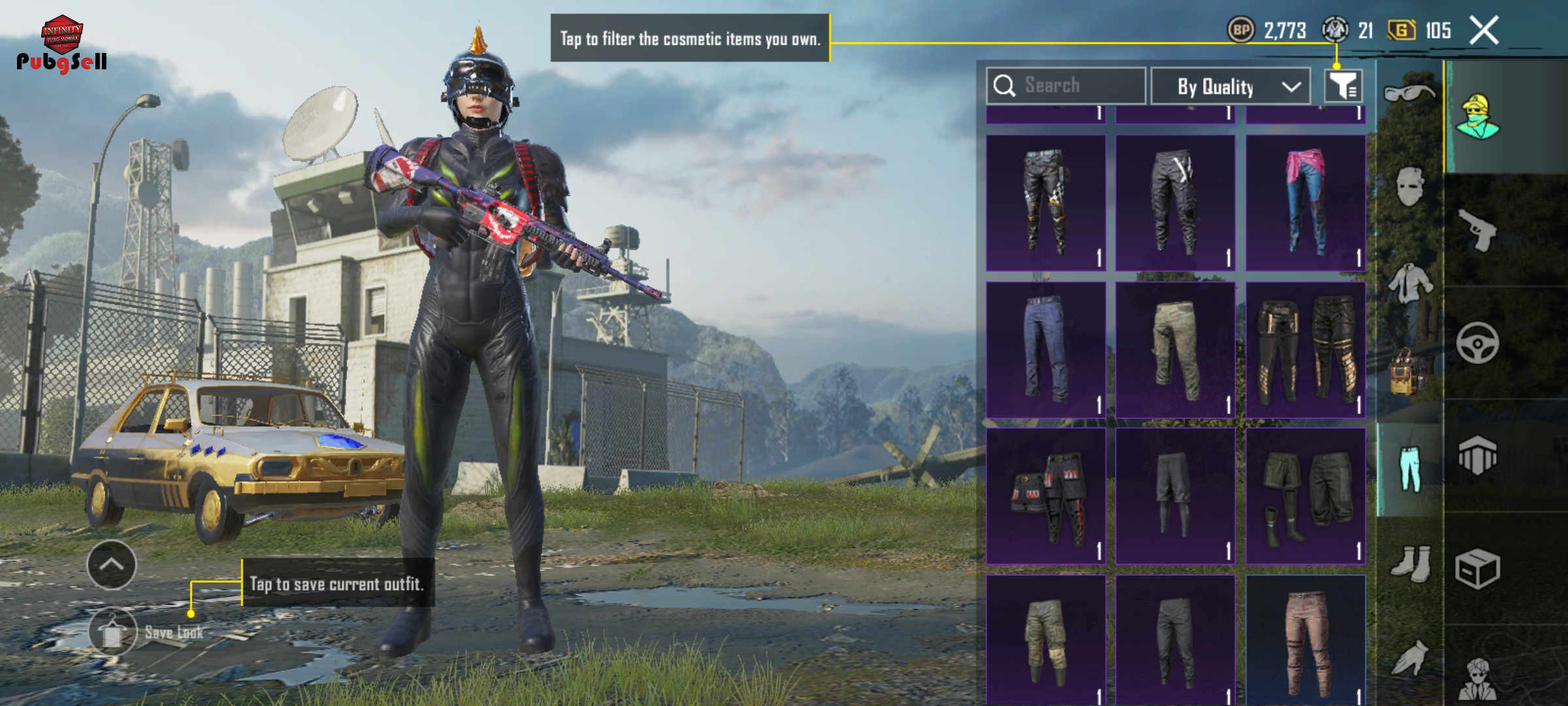Open the vehicle skins tab
The height and width of the screenshot is (706, 1568).
(x=1477, y=343)
